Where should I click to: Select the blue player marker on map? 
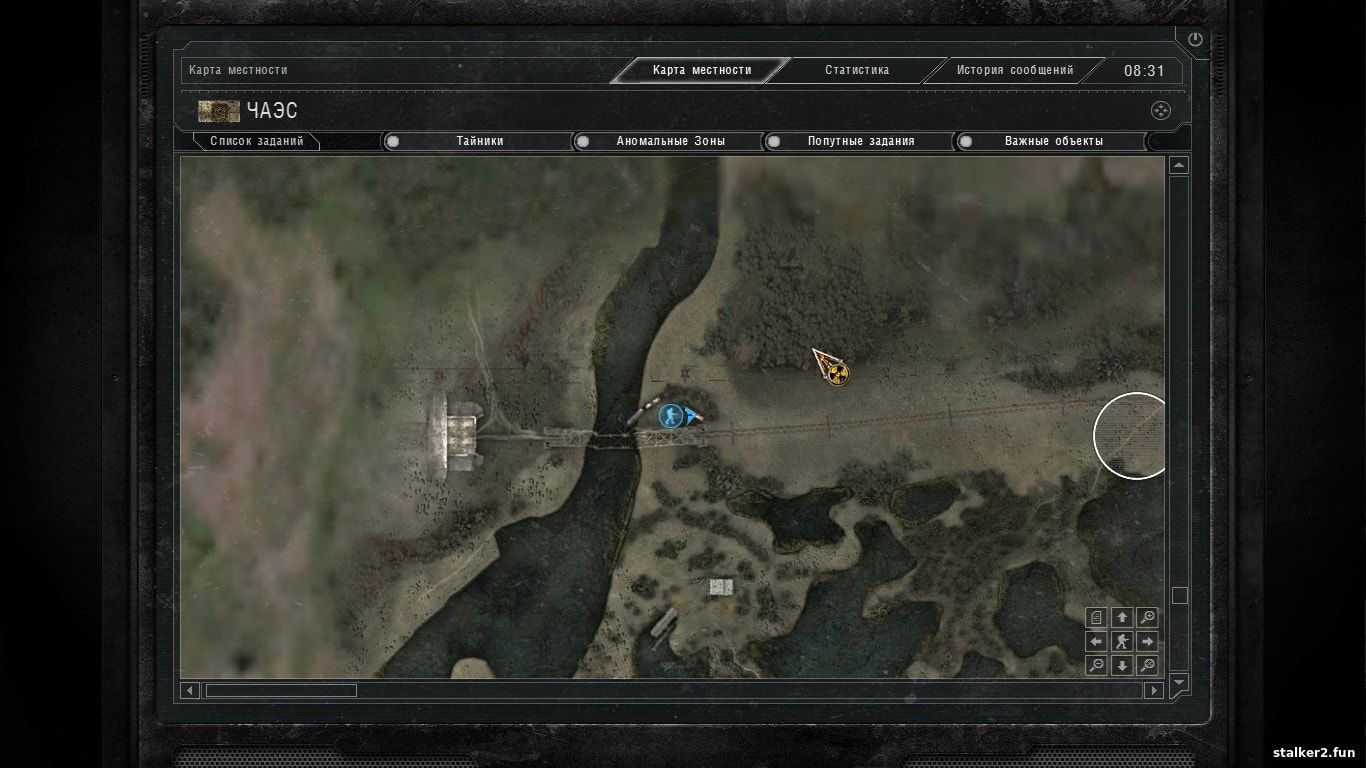(671, 415)
